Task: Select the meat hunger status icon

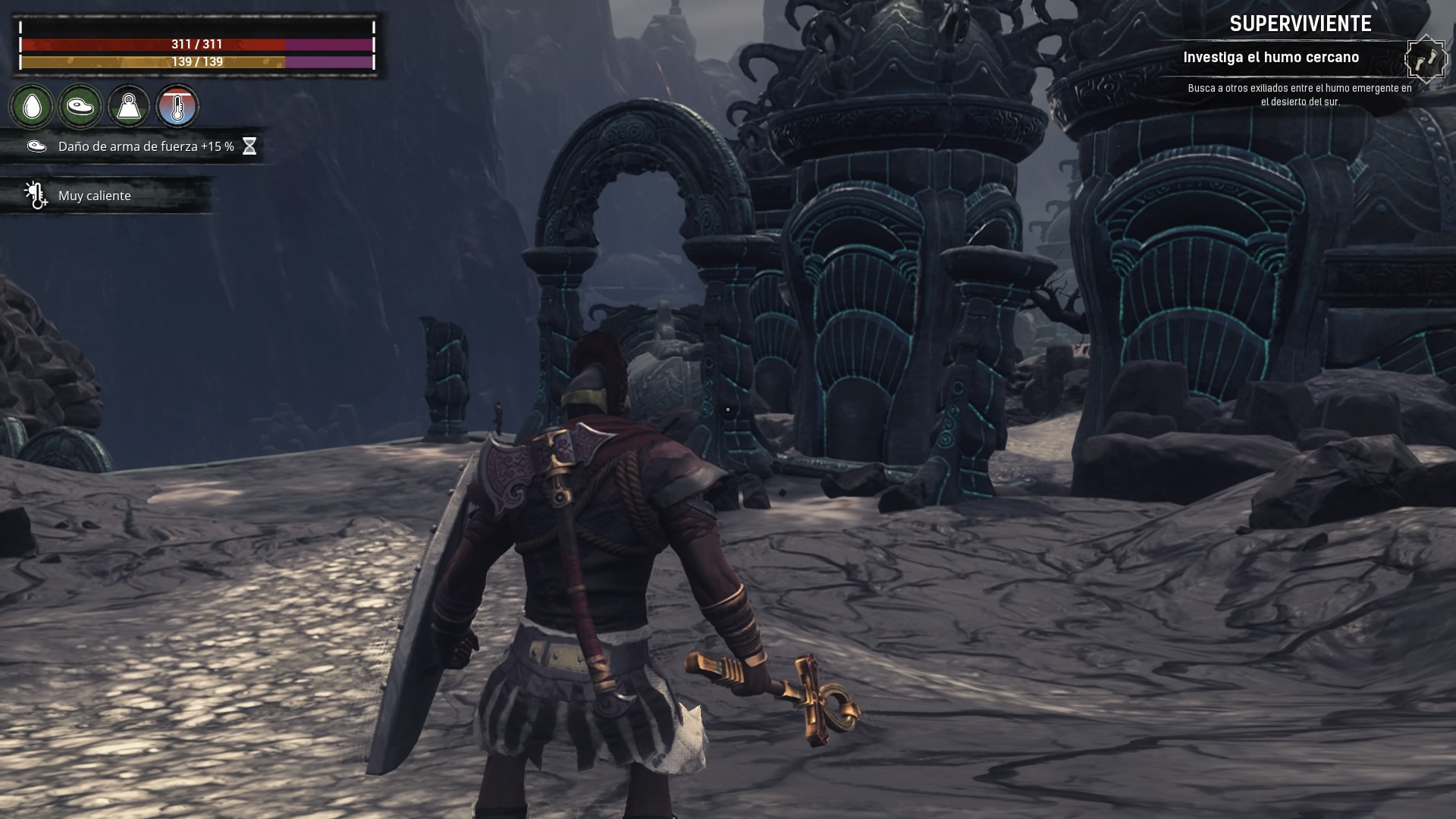Action: click(80, 107)
